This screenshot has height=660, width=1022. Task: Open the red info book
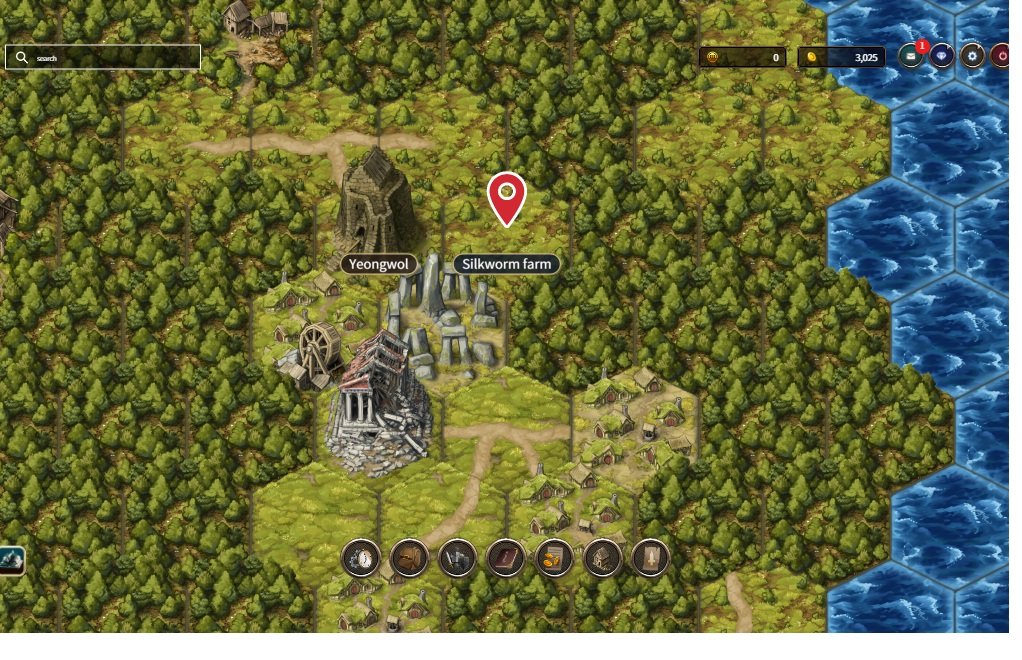506,558
